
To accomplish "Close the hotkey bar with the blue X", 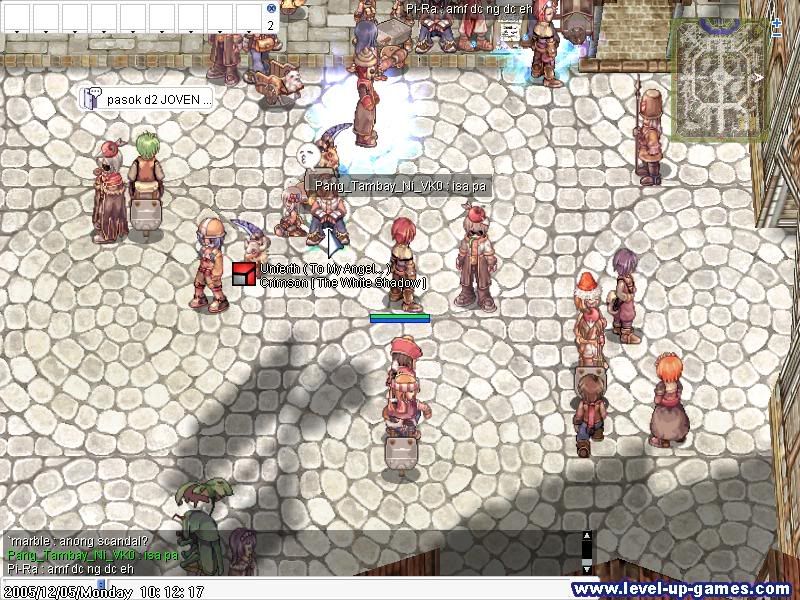I will point(271,7).
